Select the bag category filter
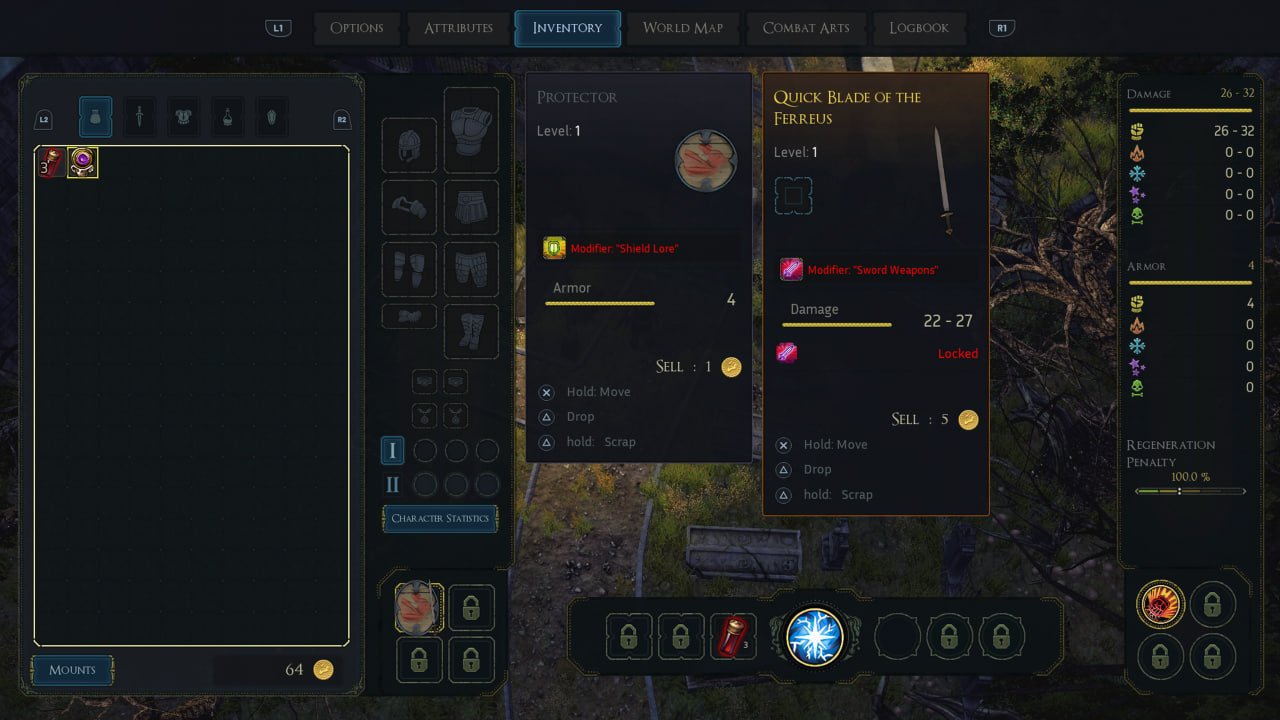The width and height of the screenshot is (1280, 720). pos(95,117)
